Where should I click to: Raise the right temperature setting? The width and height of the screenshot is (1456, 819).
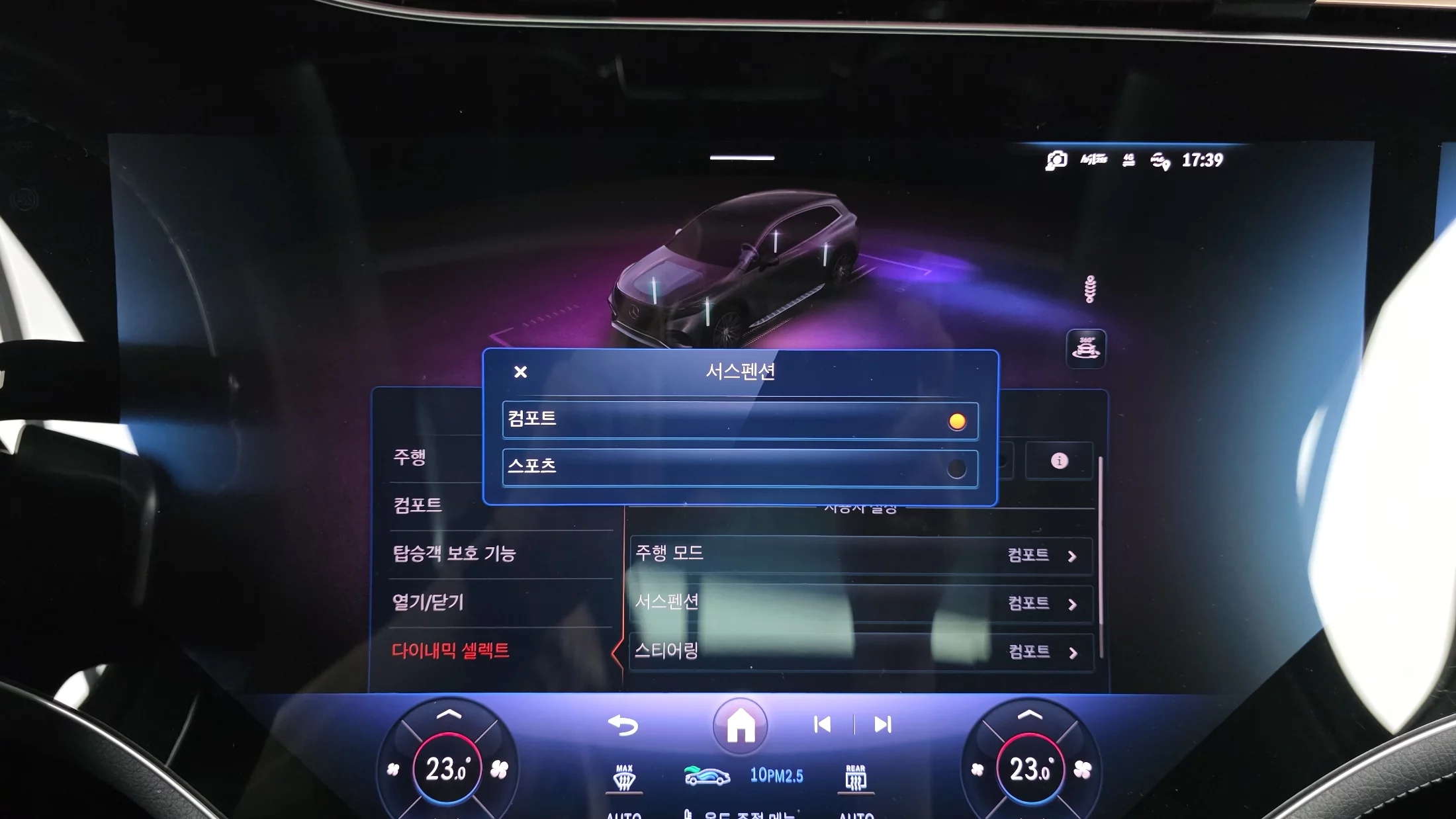tap(1030, 714)
